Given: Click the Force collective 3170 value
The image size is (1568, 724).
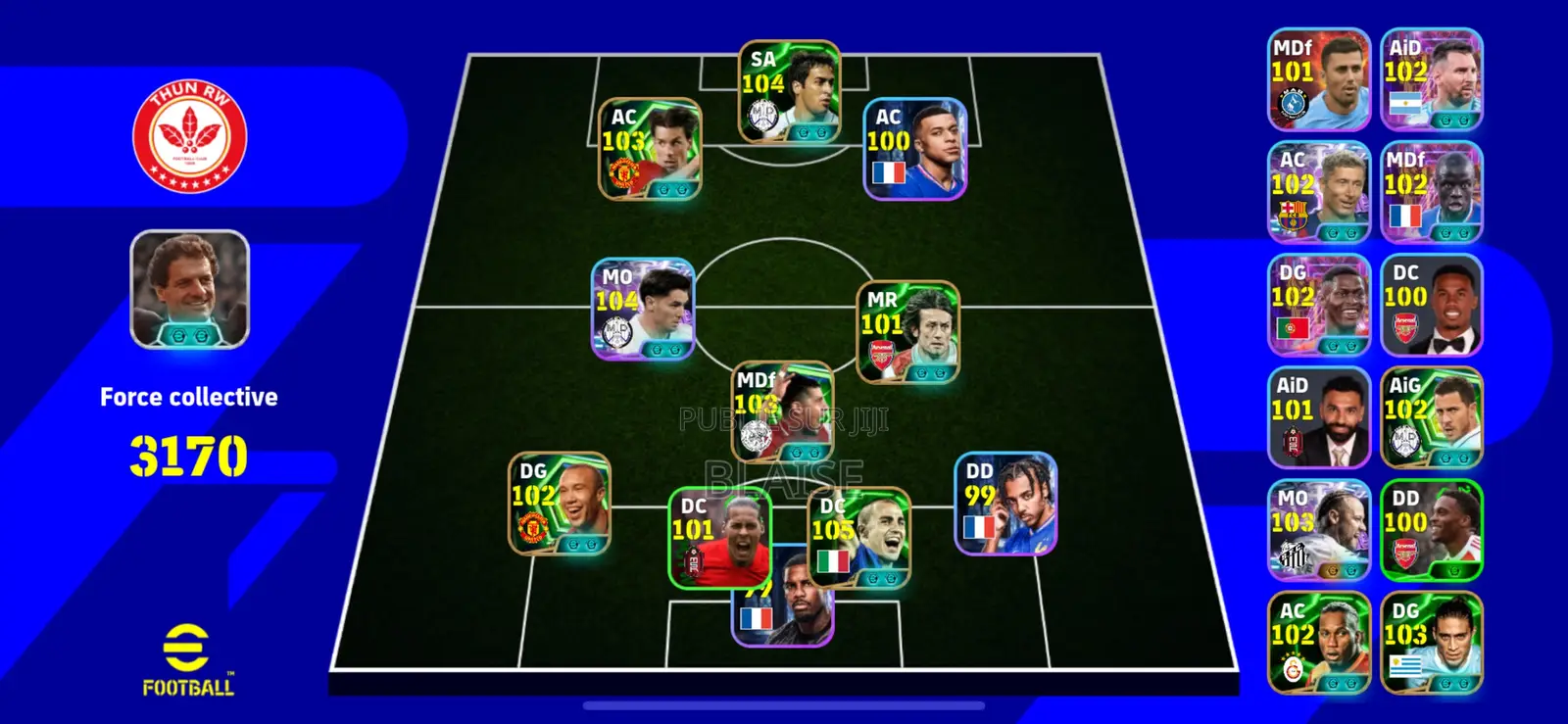Looking at the screenshot, I should click(188, 453).
